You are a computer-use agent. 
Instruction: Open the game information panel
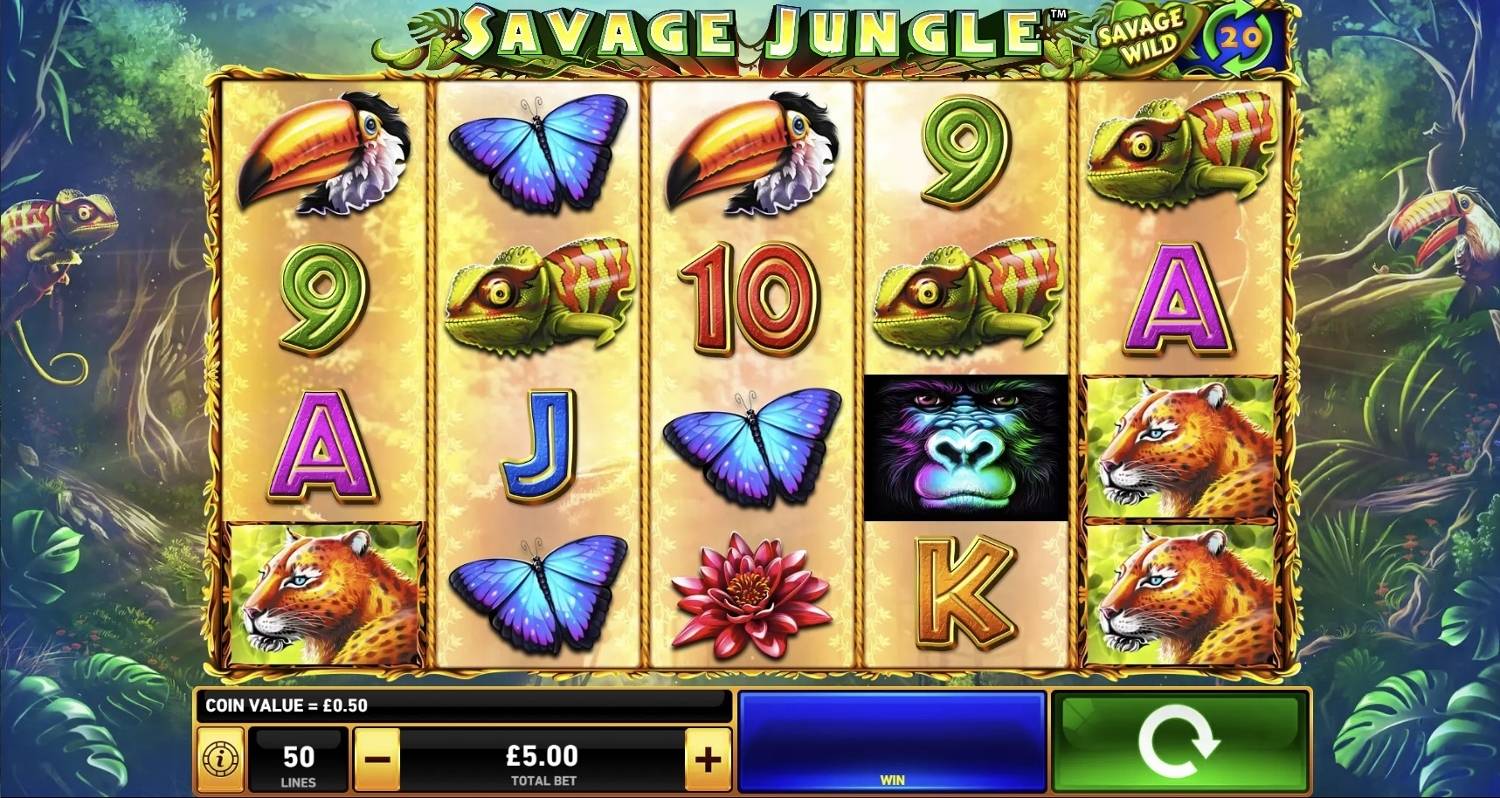pos(220,758)
